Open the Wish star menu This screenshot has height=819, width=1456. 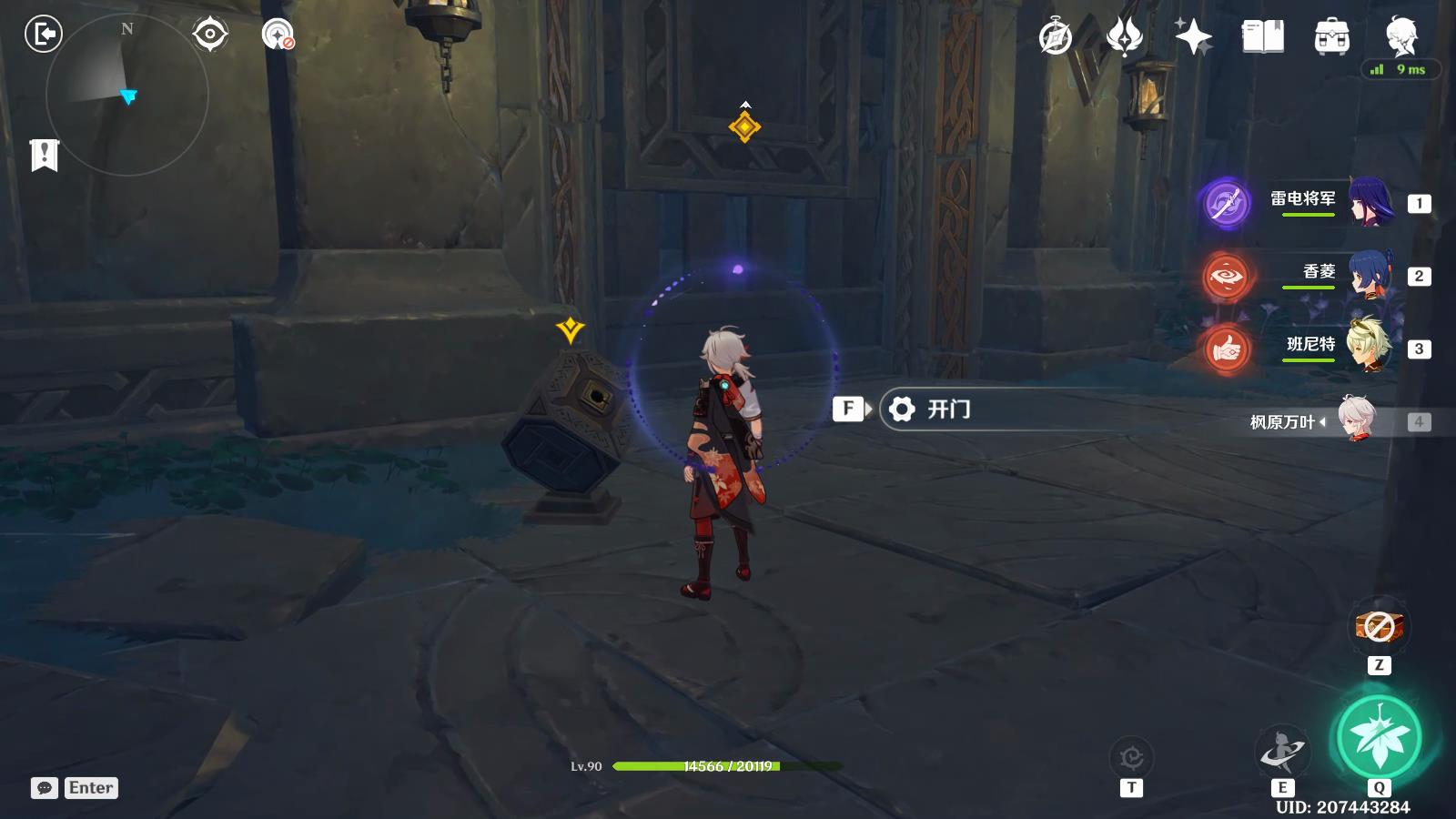coord(1193,37)
